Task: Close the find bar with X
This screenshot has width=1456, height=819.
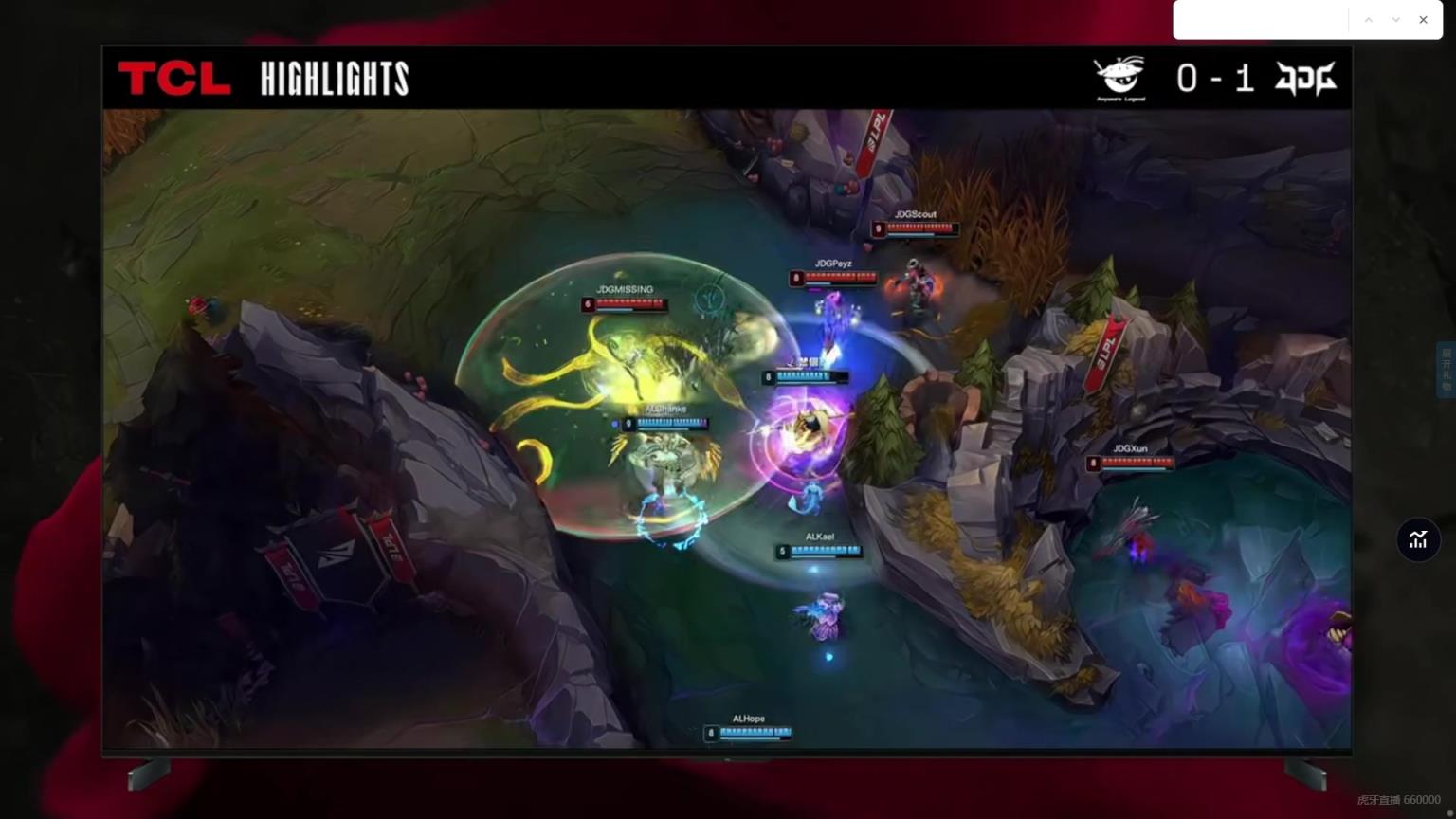Action: (1423, 20)
